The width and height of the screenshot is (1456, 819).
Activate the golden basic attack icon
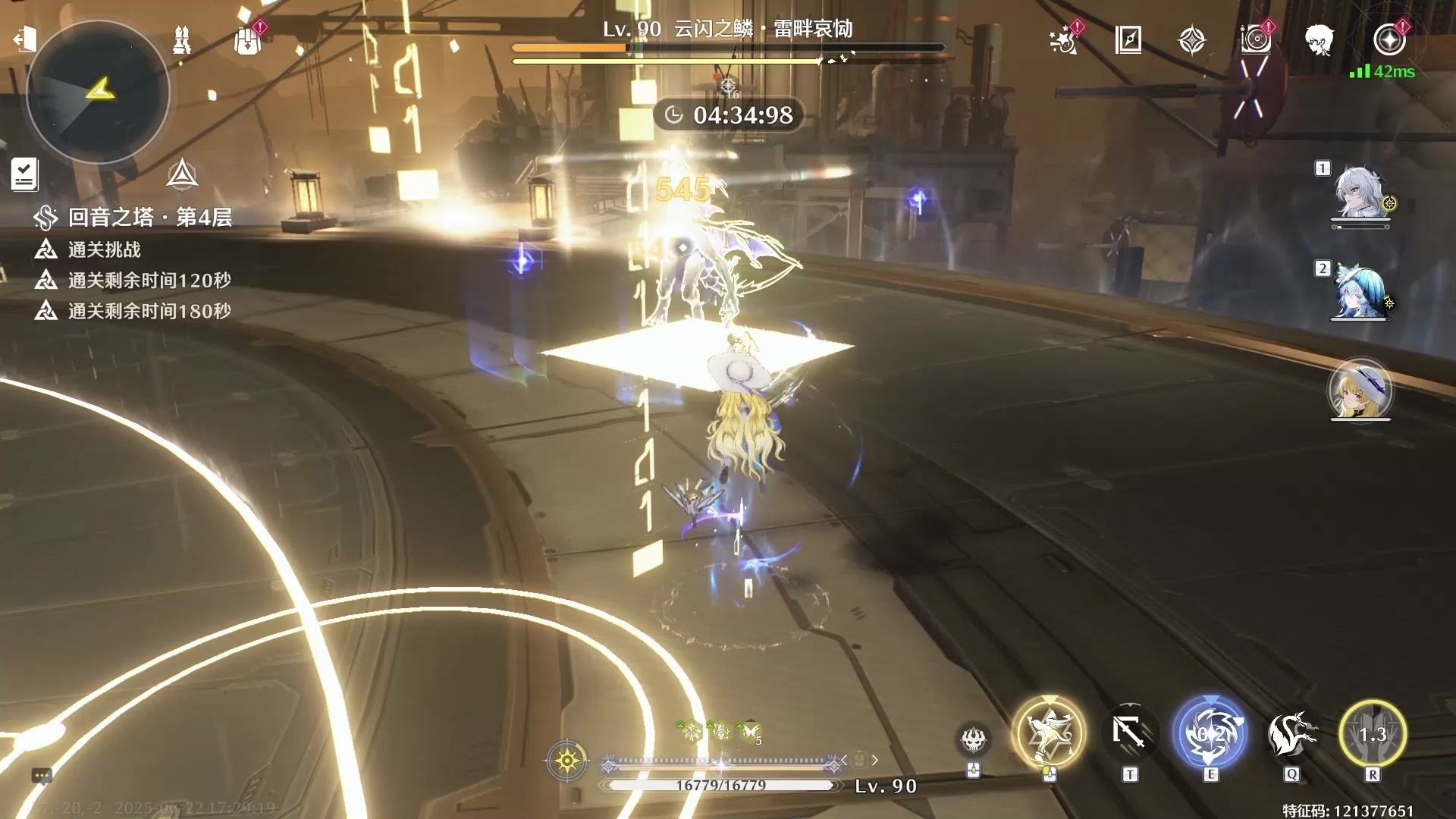pyautogui.click(x=1050, y=733)
